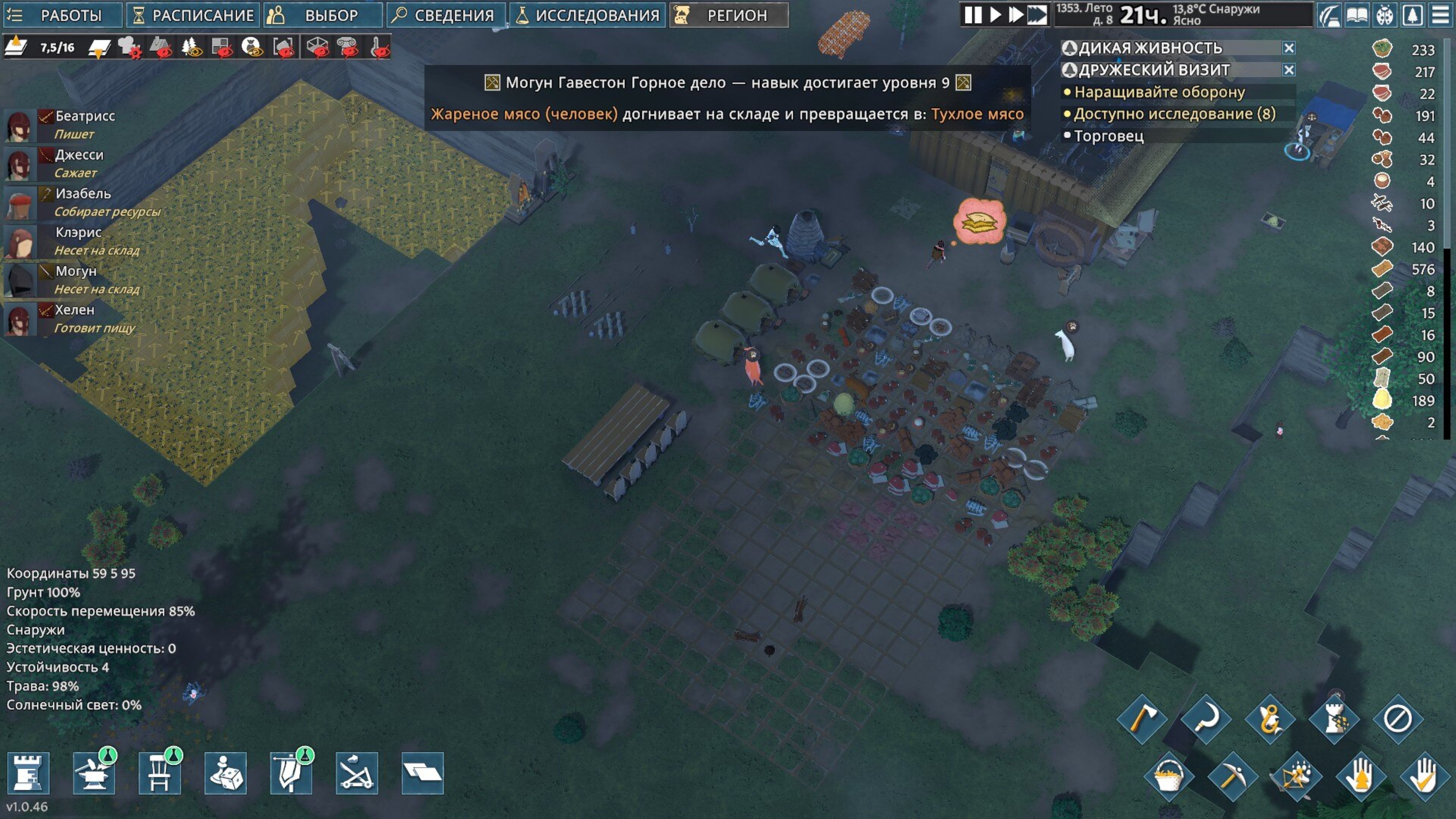Select settler Могун in the settler list
Screen dimensions: 1456x819
click(76, 271)
